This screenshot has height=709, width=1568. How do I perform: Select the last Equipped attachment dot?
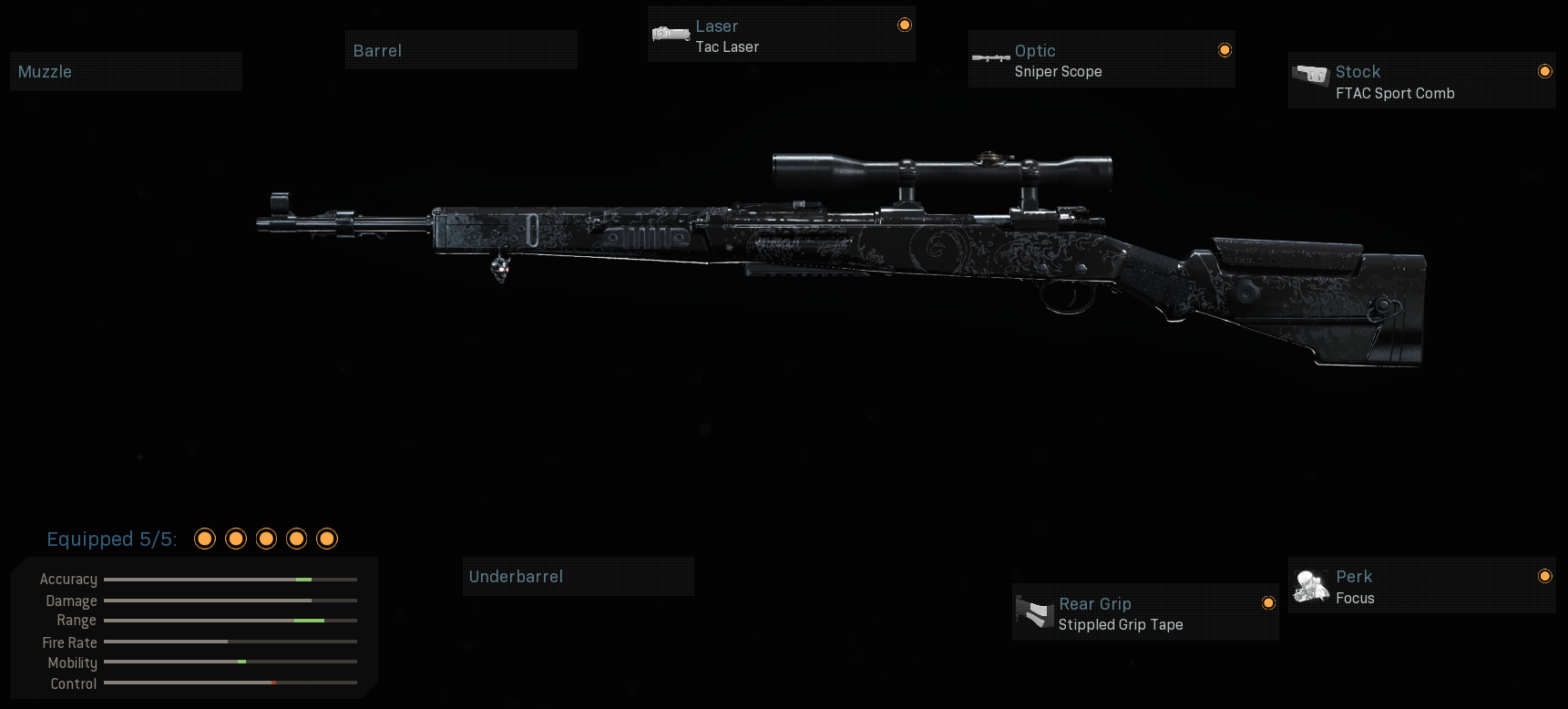pyautogui.click(x=327, y=539)
